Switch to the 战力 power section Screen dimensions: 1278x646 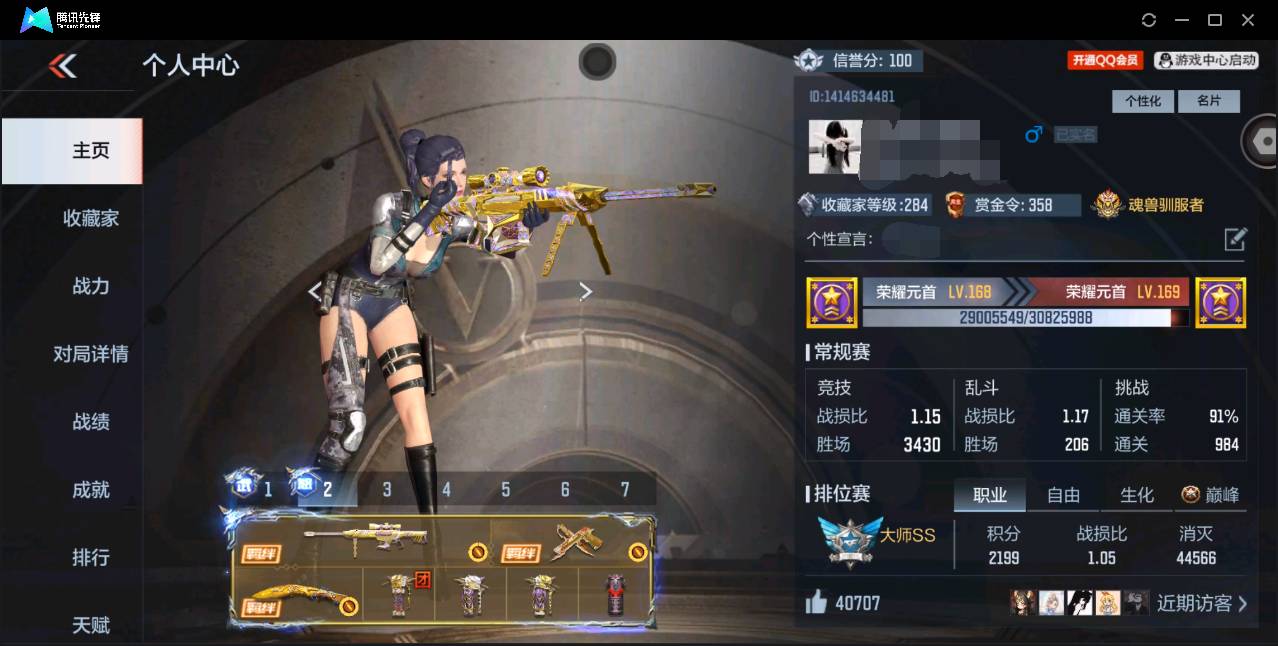pos(90,286)
